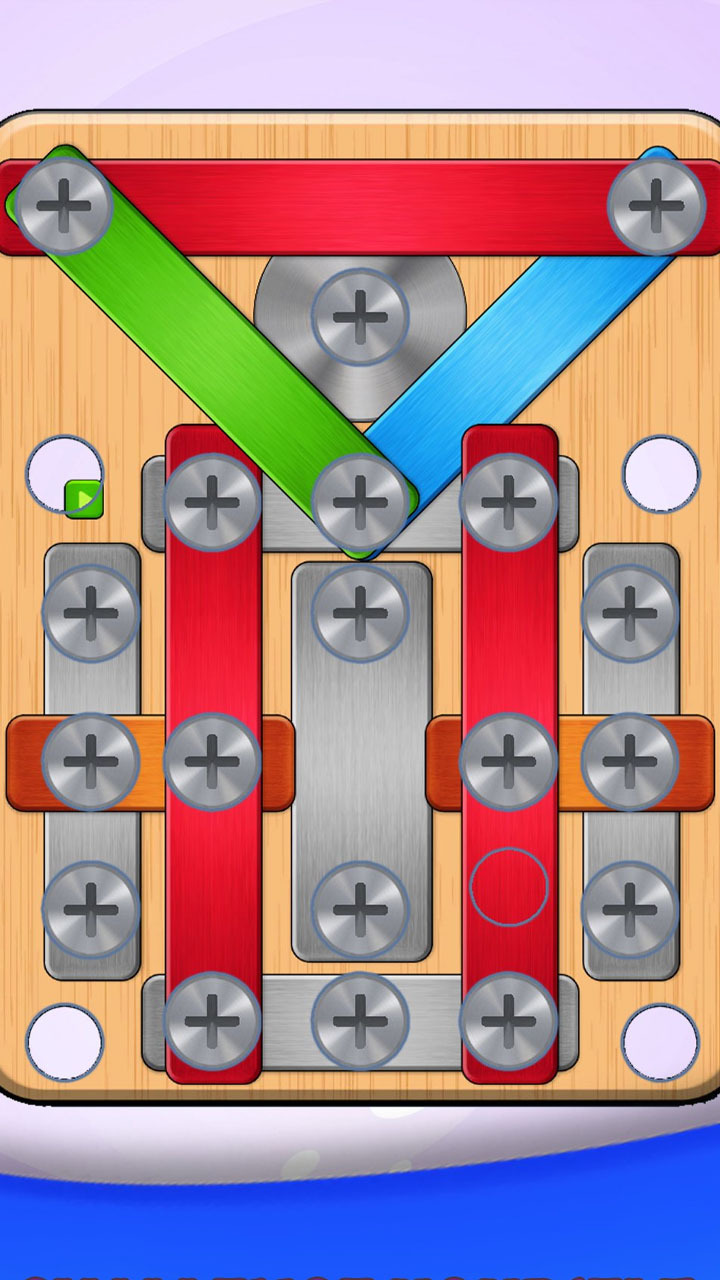The image size is (720, 1280).
Task: Tap the screw pinning the left orange bar's outer end
Action: 90,762
